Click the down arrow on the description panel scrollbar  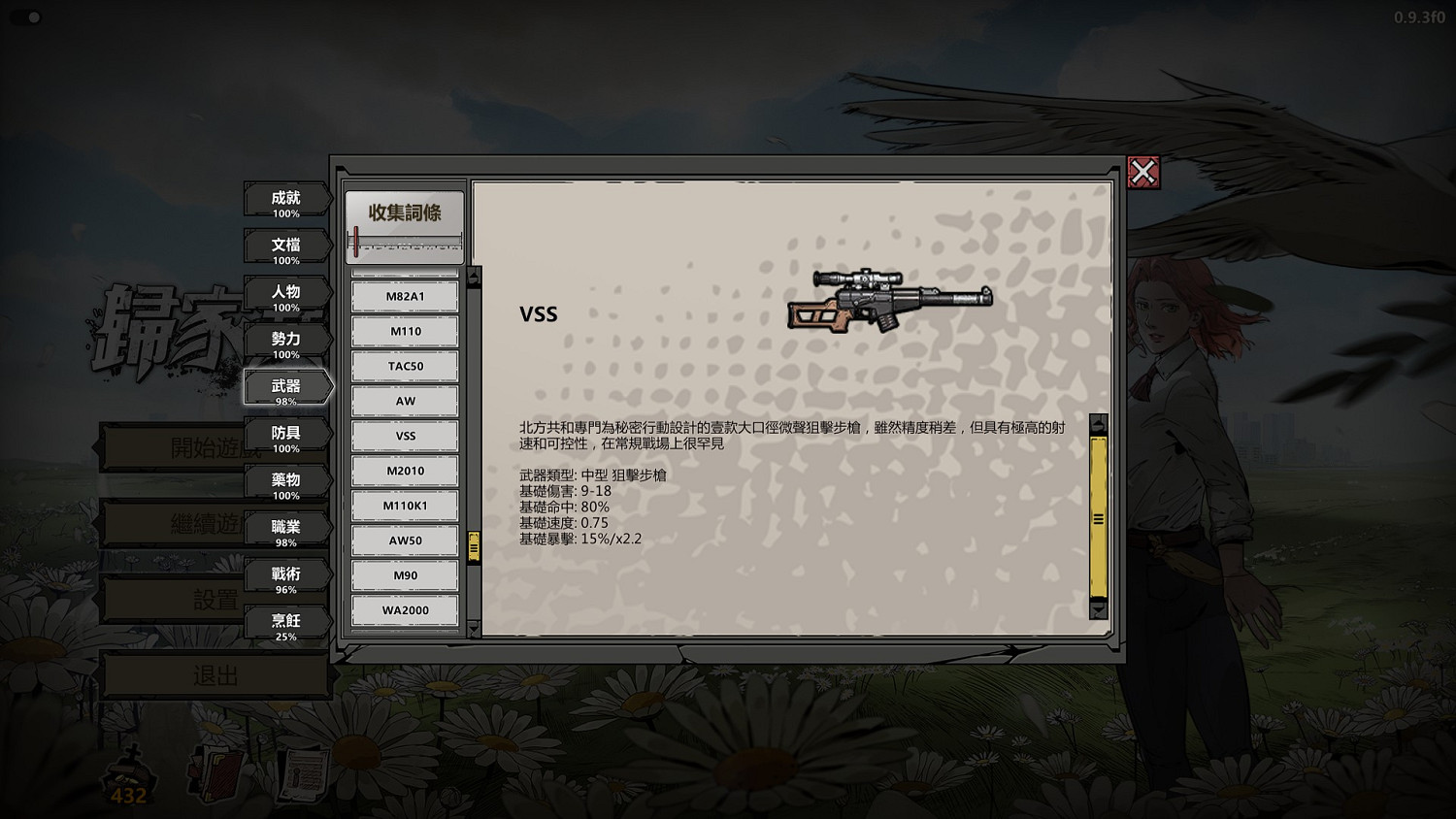click(1098, 612)
